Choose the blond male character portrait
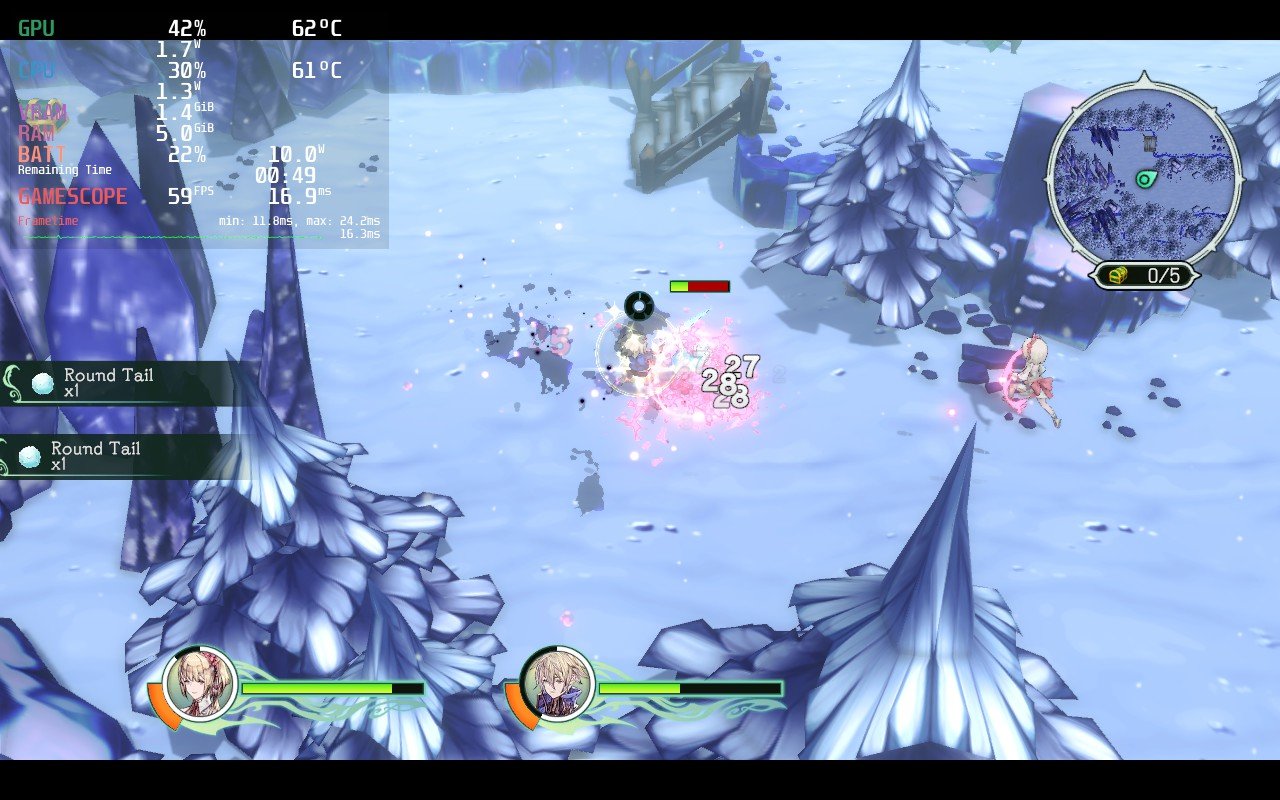This screenshot has height=800, width=1280. [557, 684]
